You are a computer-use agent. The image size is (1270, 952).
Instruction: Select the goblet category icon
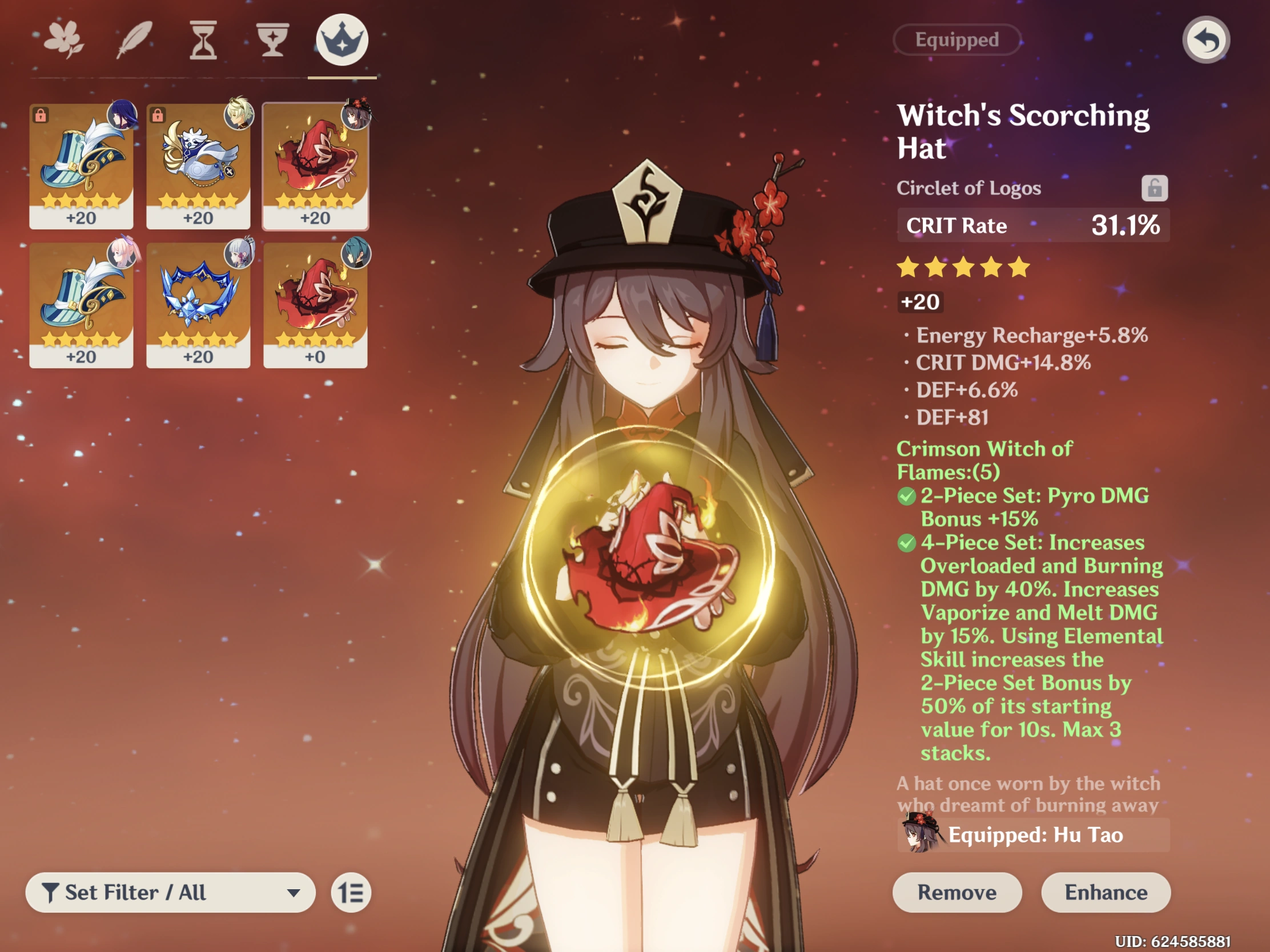point(273,39)
